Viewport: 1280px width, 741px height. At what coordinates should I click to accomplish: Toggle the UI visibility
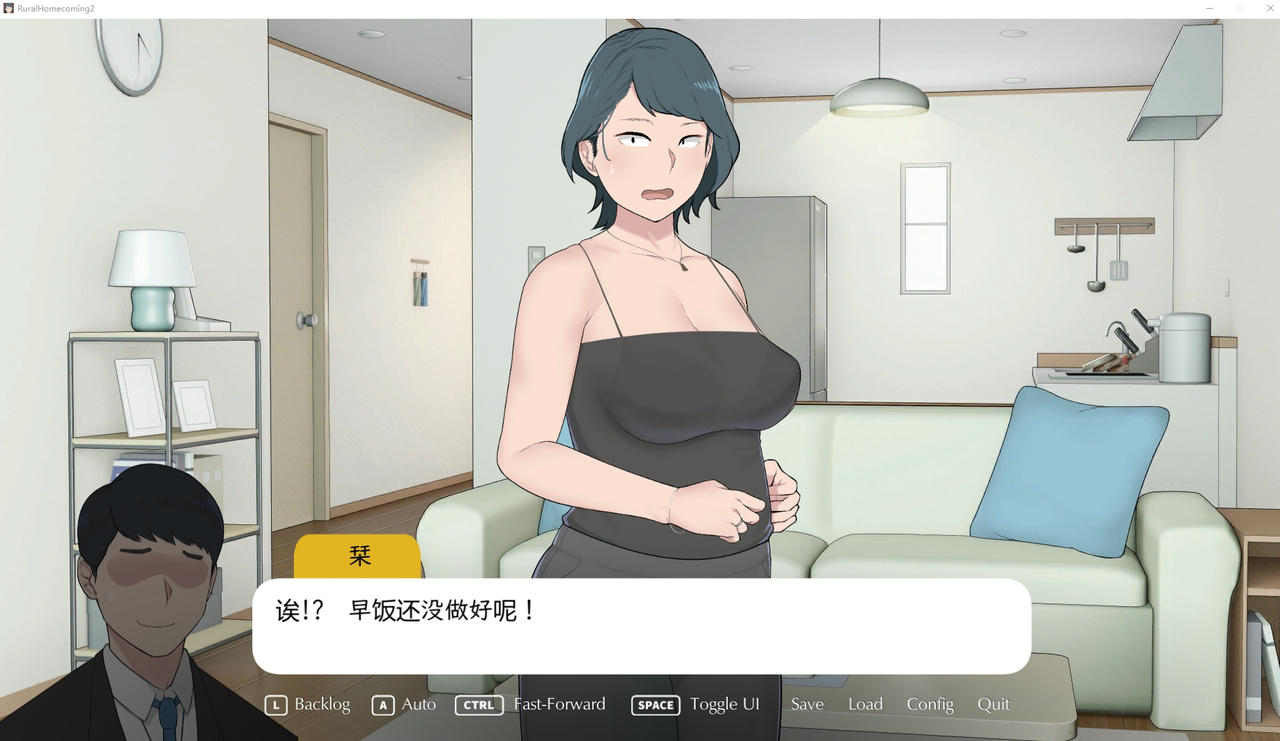tap(724, 704)
